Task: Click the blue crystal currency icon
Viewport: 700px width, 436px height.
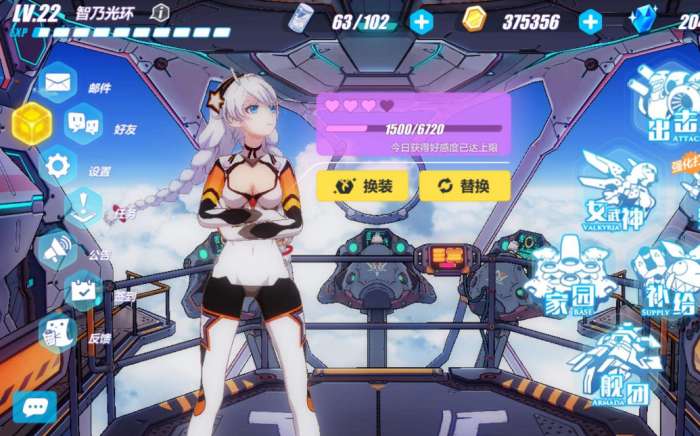Action: coord(644,19)
